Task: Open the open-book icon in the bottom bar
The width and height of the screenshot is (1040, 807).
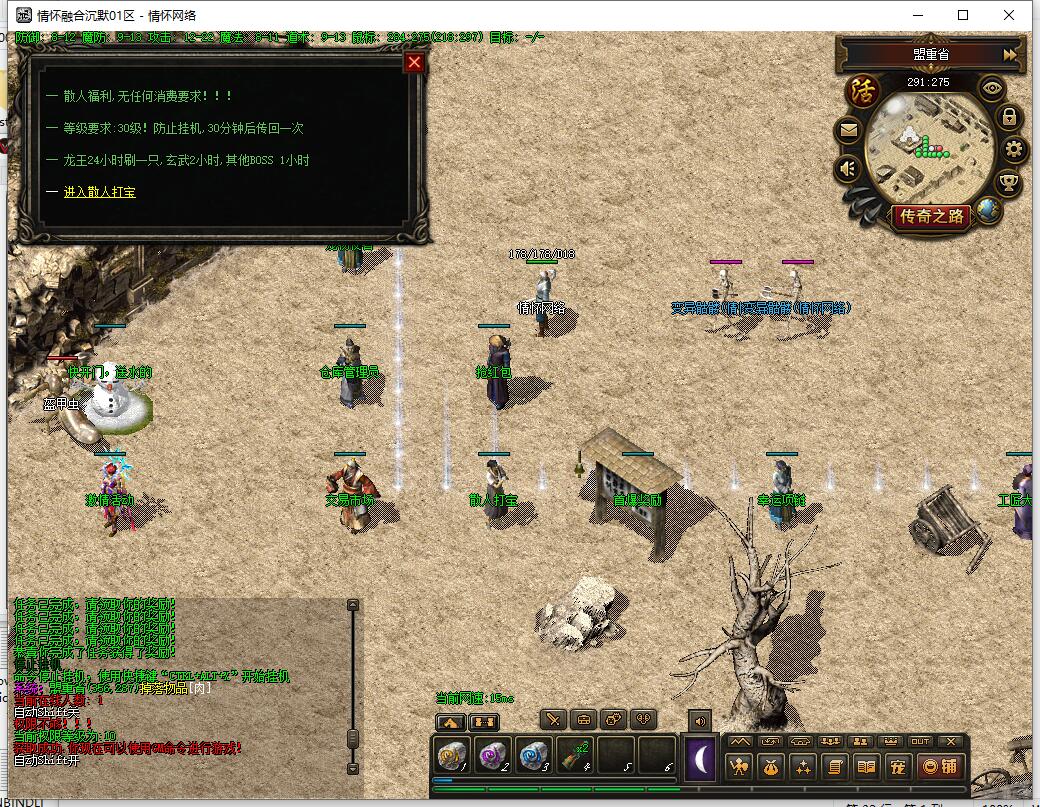Action: click(866, 767)
